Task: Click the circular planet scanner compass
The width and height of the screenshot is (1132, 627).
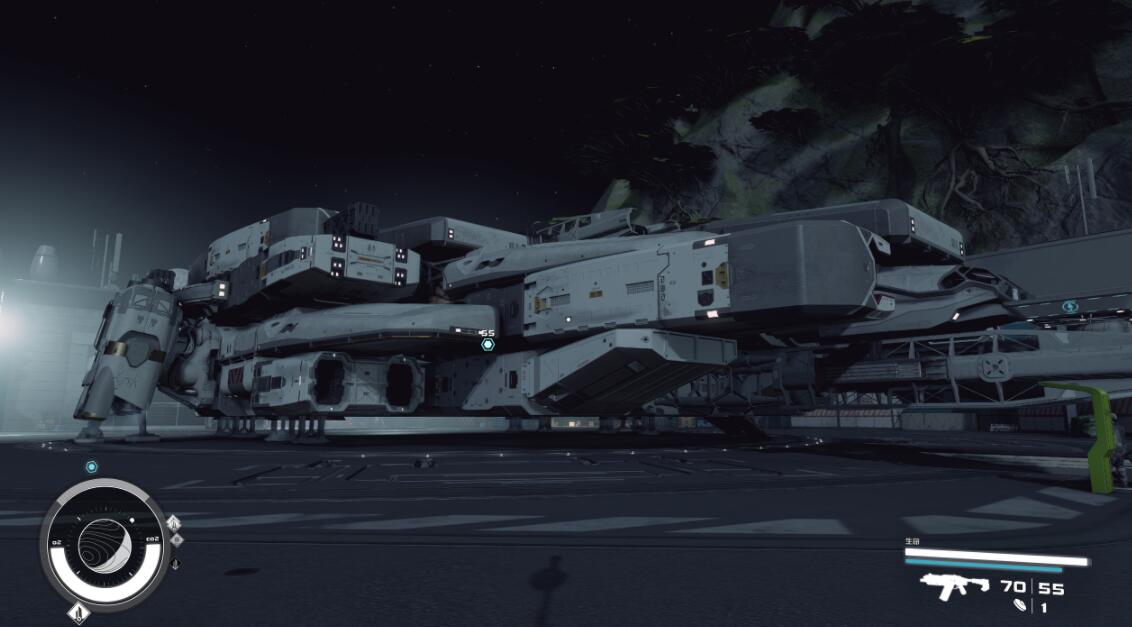Action: coord(103,543)
